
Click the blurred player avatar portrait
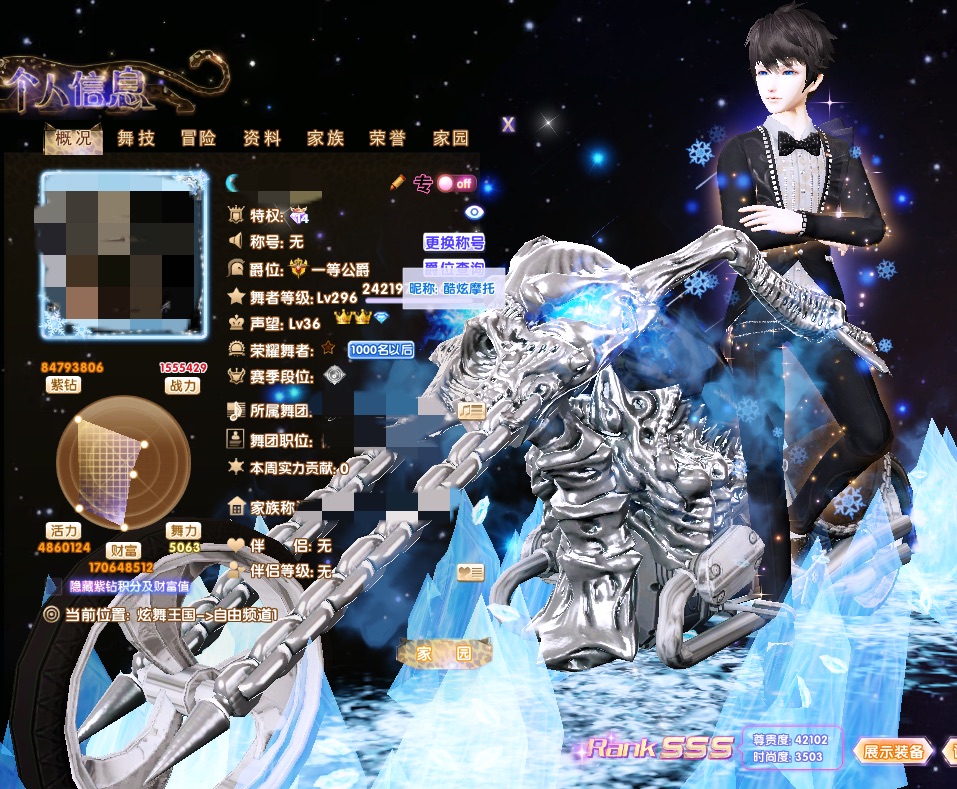click(118, 253)
